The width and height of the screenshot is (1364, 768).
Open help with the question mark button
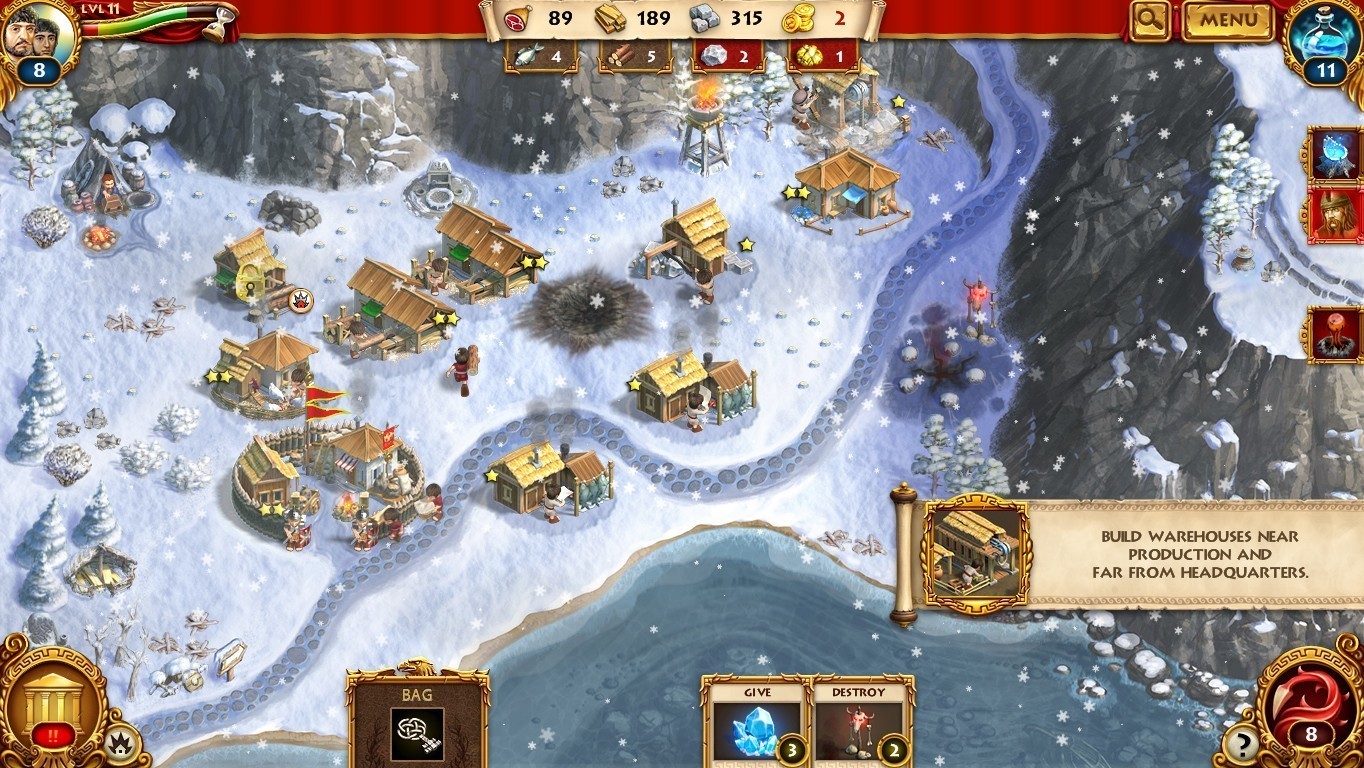pos(1242,743)
